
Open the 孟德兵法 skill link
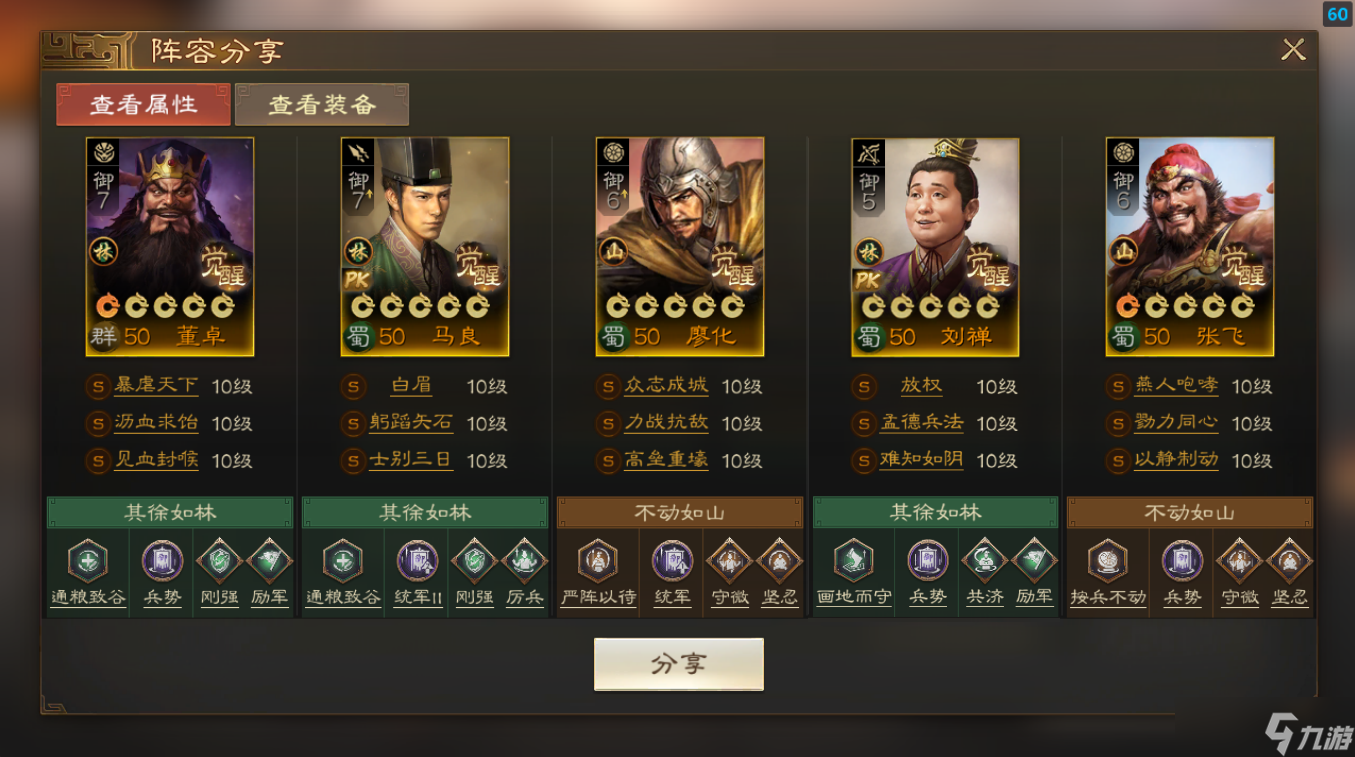(921, 423)
